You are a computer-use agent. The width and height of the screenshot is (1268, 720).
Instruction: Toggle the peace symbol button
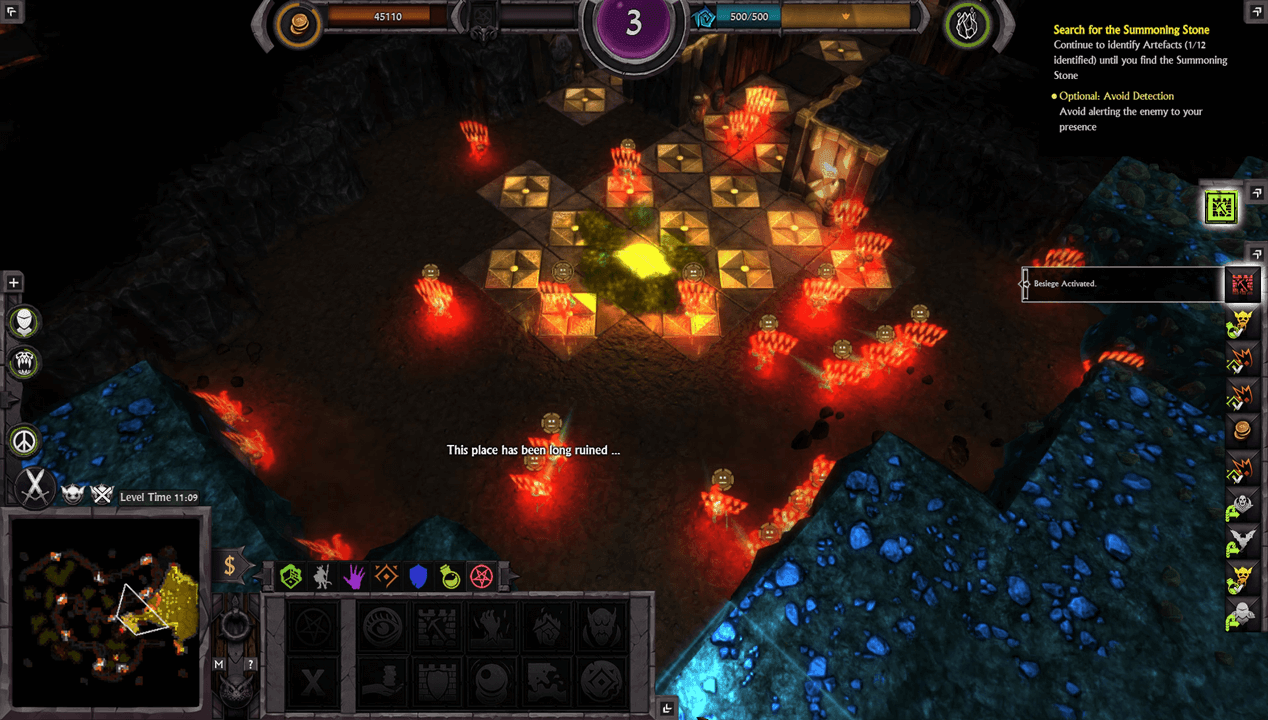24,440
